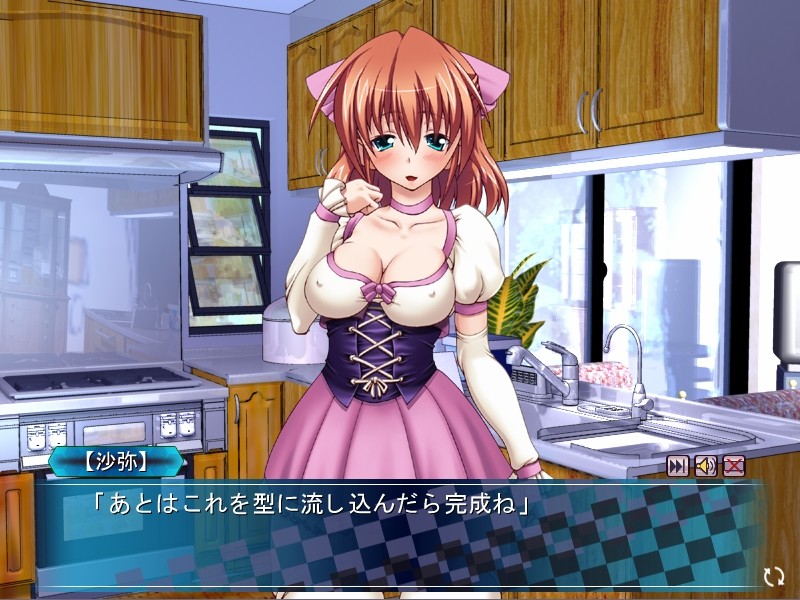
Task: Advance dialogue via the rotating arrows icon
Action: [772, 576]
